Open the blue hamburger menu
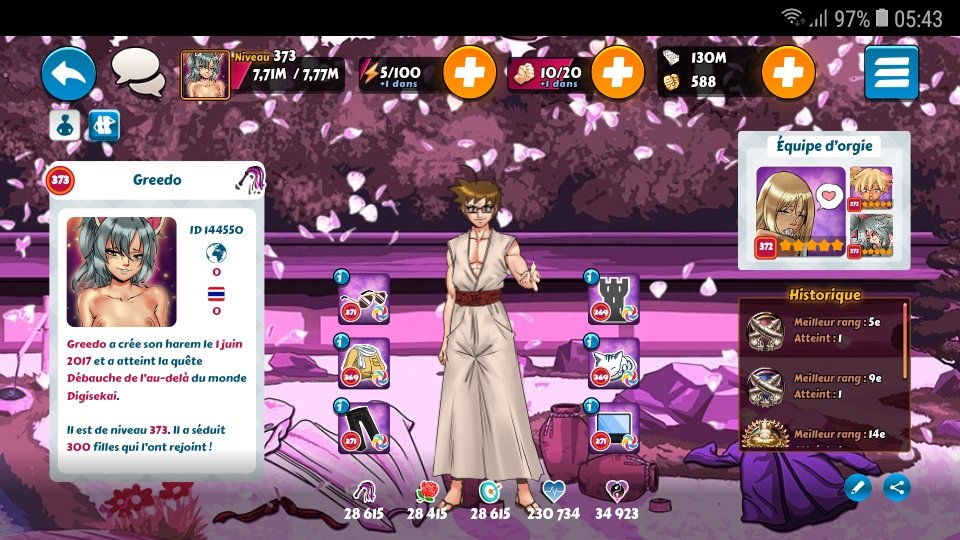The height and width of the screenshot is (540, 960). tap(891, 73)
